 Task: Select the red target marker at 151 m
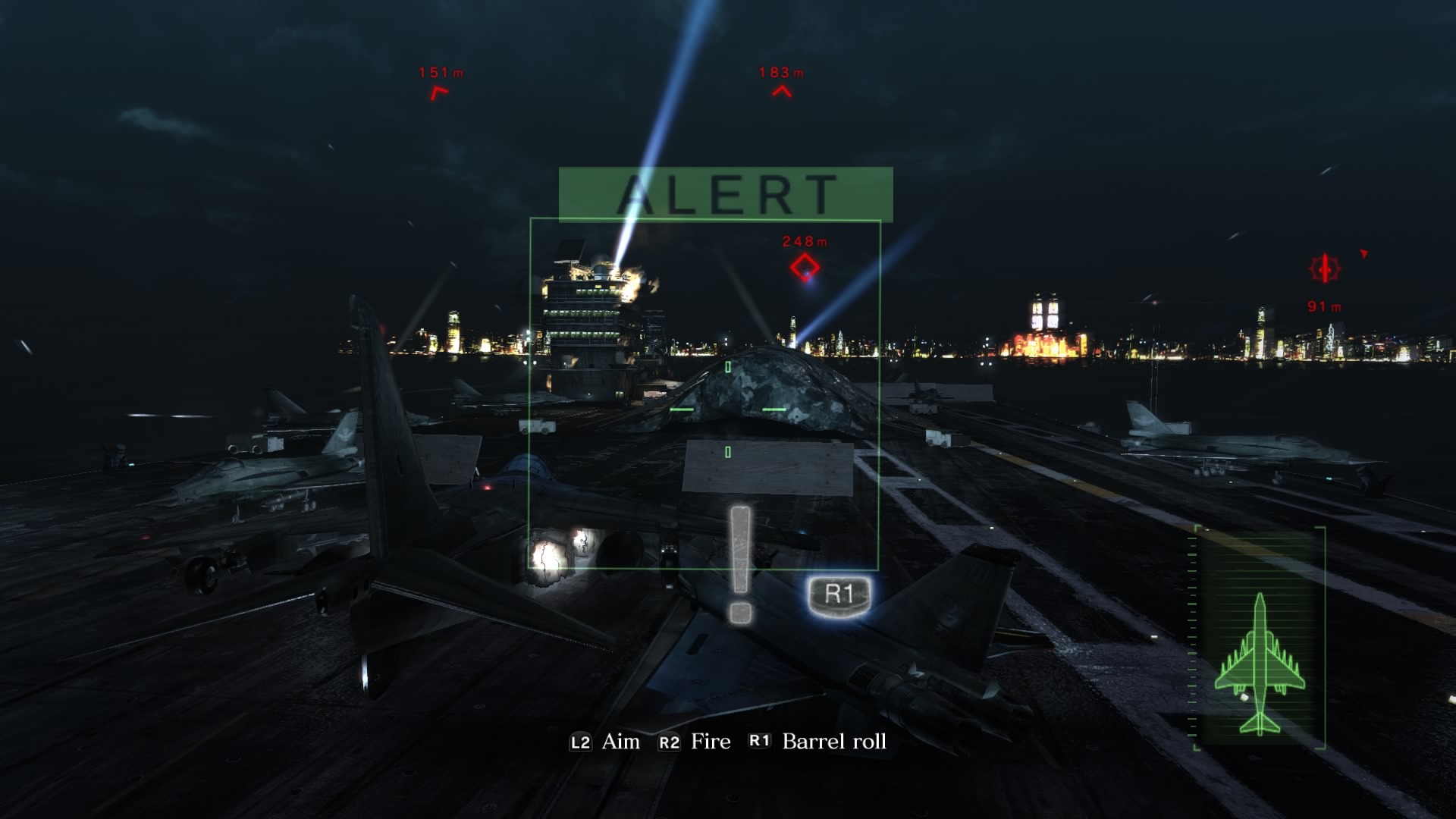(439, 93)
